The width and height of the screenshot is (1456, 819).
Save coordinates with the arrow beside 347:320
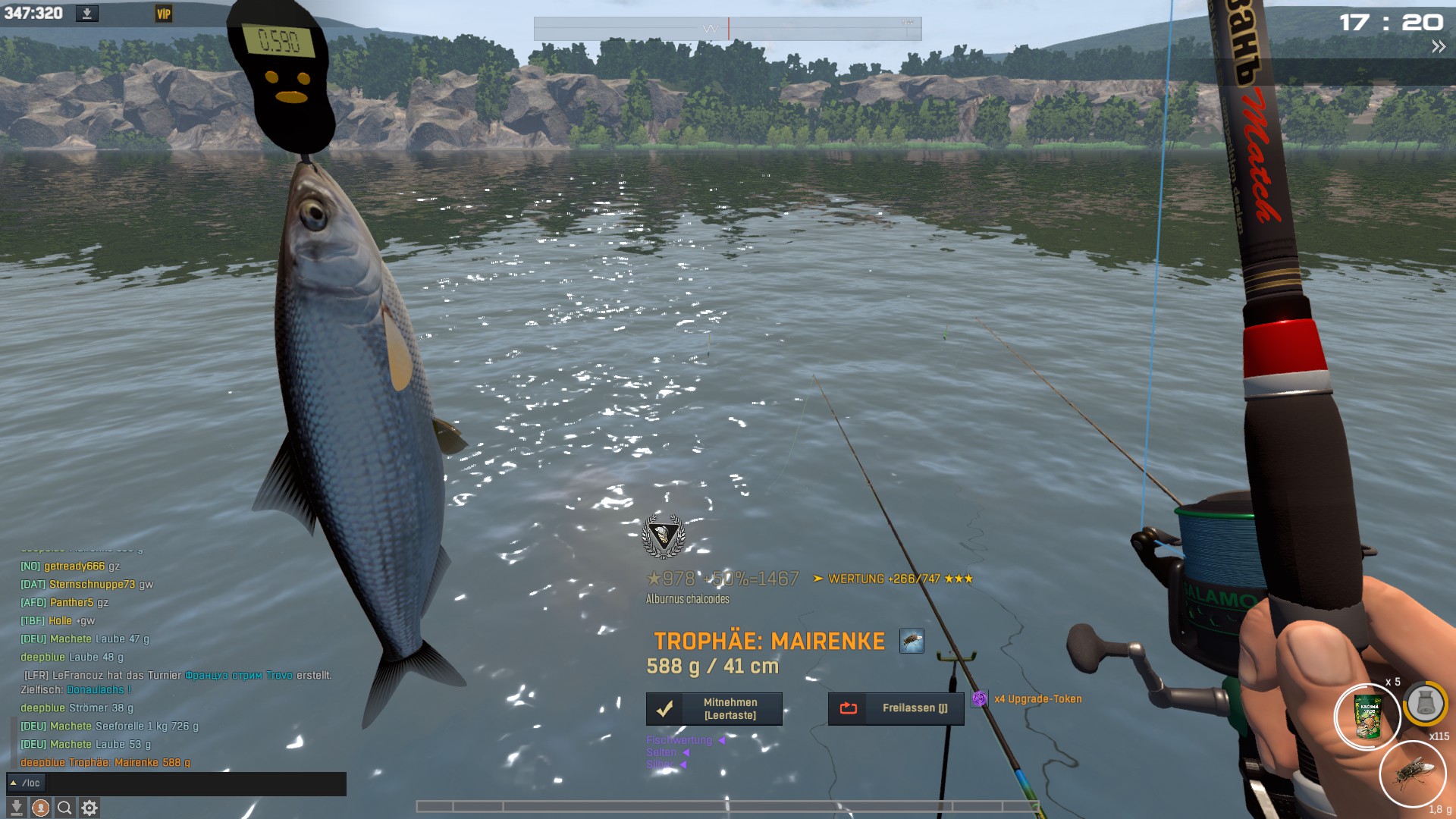coord(87,14)
